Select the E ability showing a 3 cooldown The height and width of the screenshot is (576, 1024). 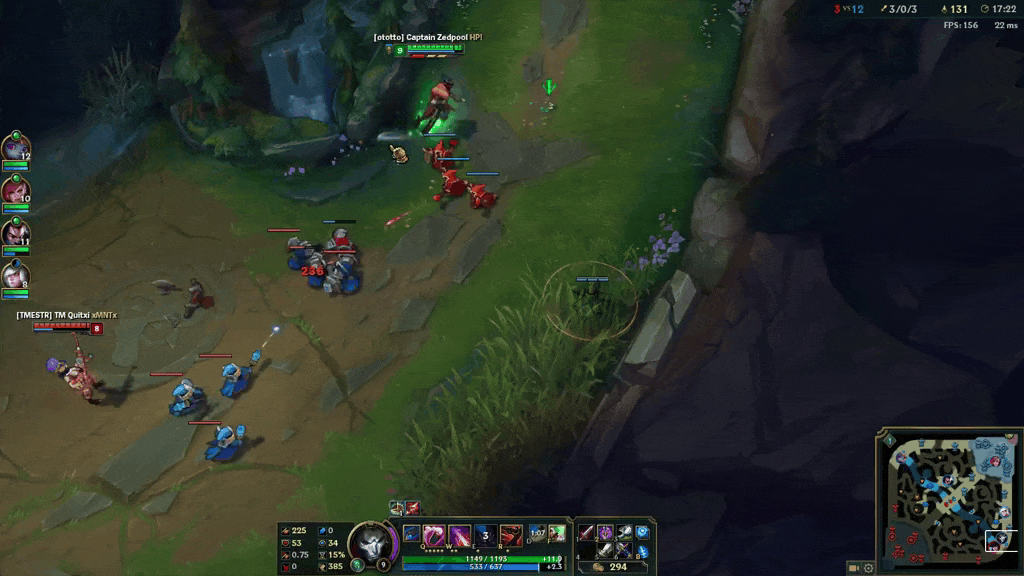point(485,534)
